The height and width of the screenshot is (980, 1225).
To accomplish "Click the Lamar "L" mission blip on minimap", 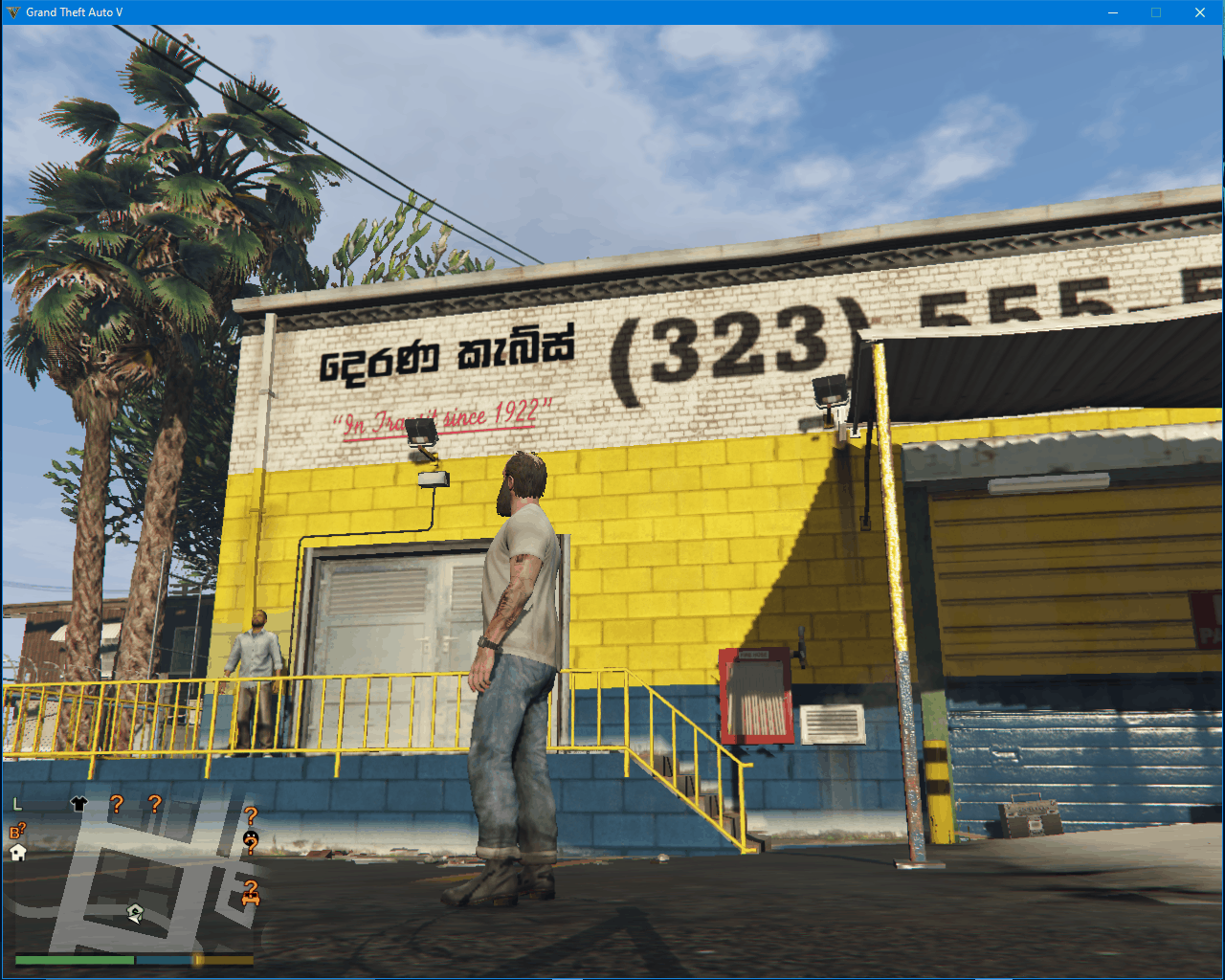I will click(16, 804).
